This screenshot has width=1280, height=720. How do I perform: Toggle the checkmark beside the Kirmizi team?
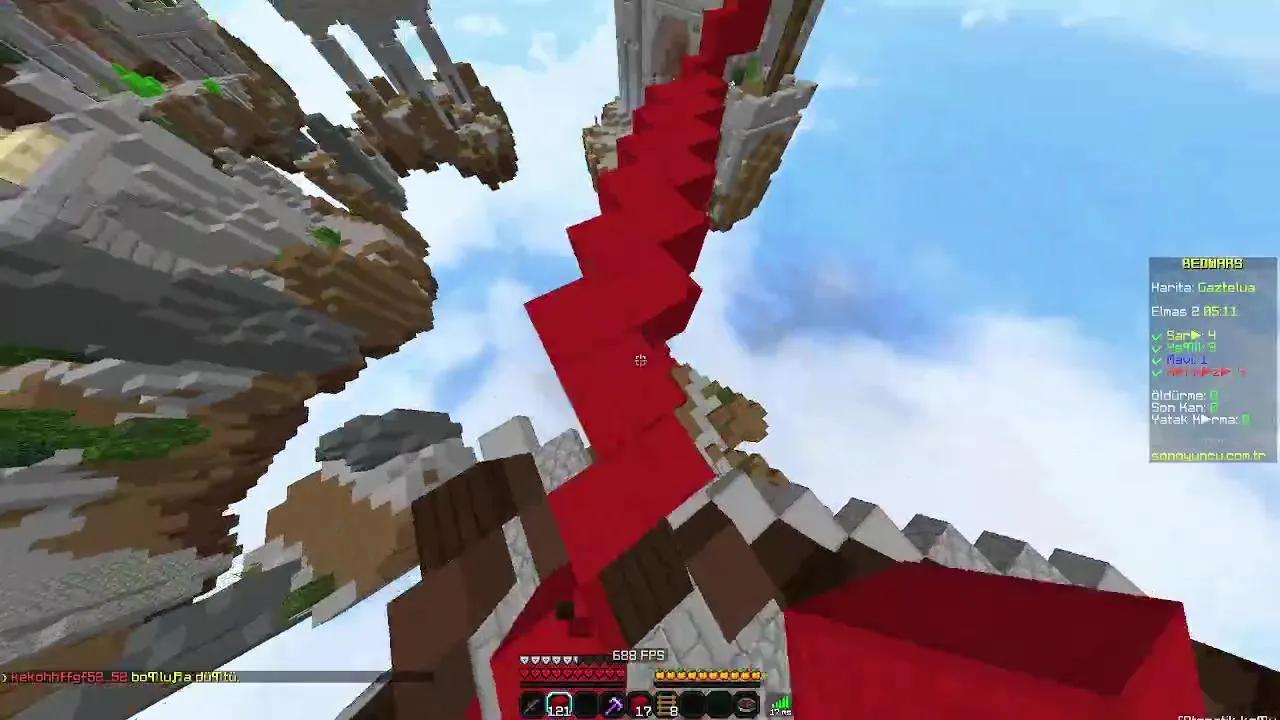point(1155,372)
